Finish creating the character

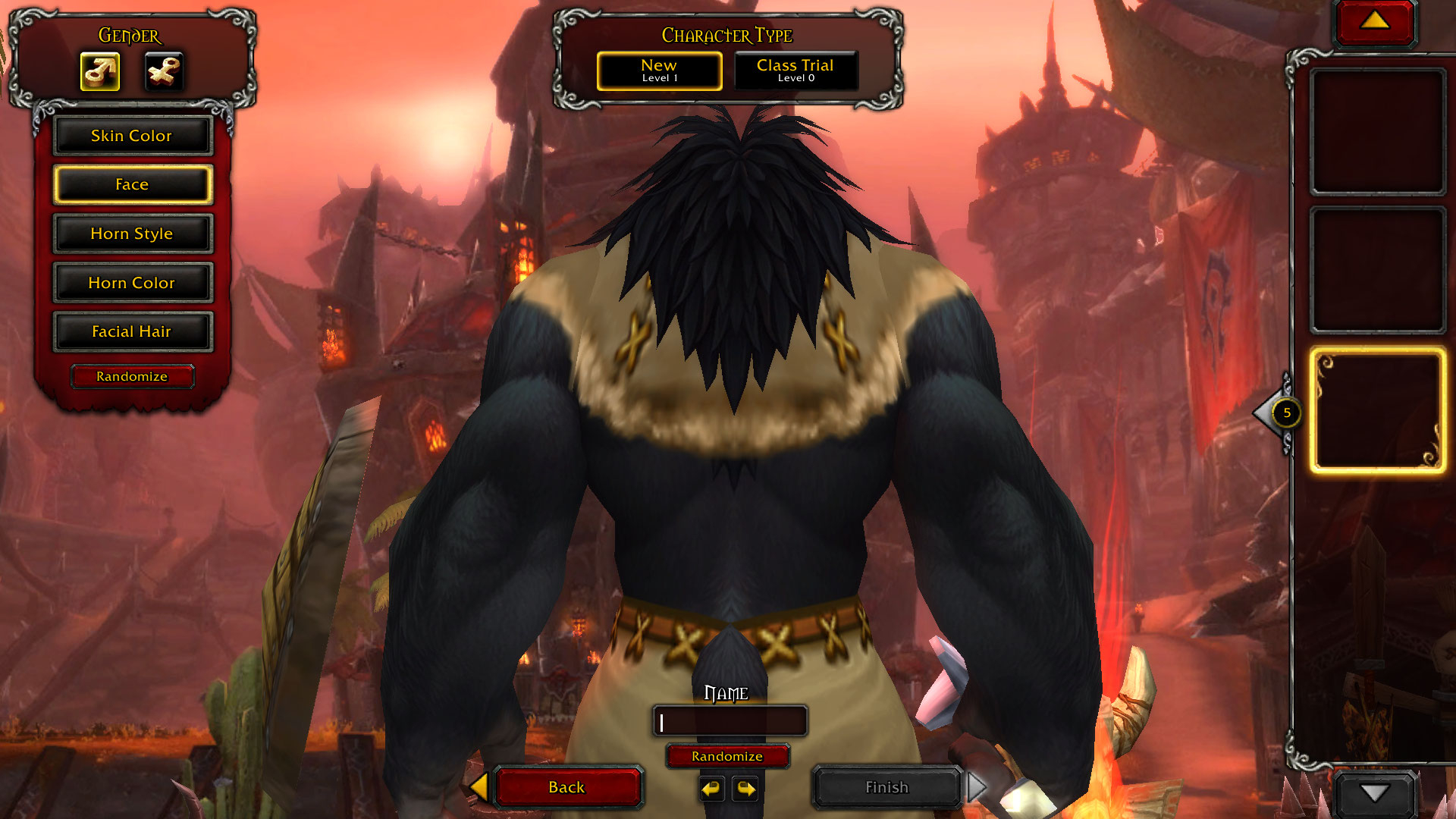coord(886,787)
